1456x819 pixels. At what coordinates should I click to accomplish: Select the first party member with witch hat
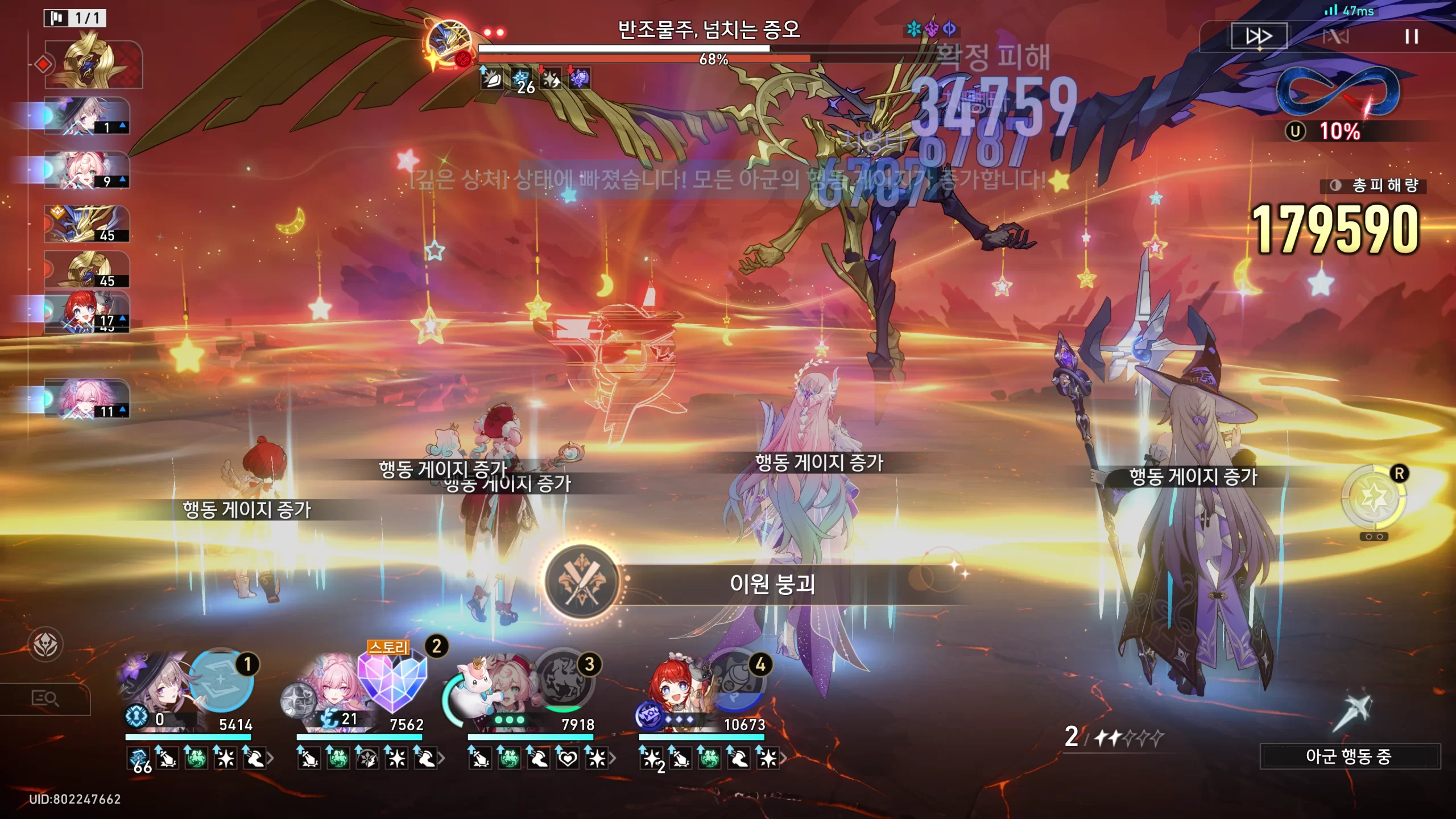click(154, 685)
